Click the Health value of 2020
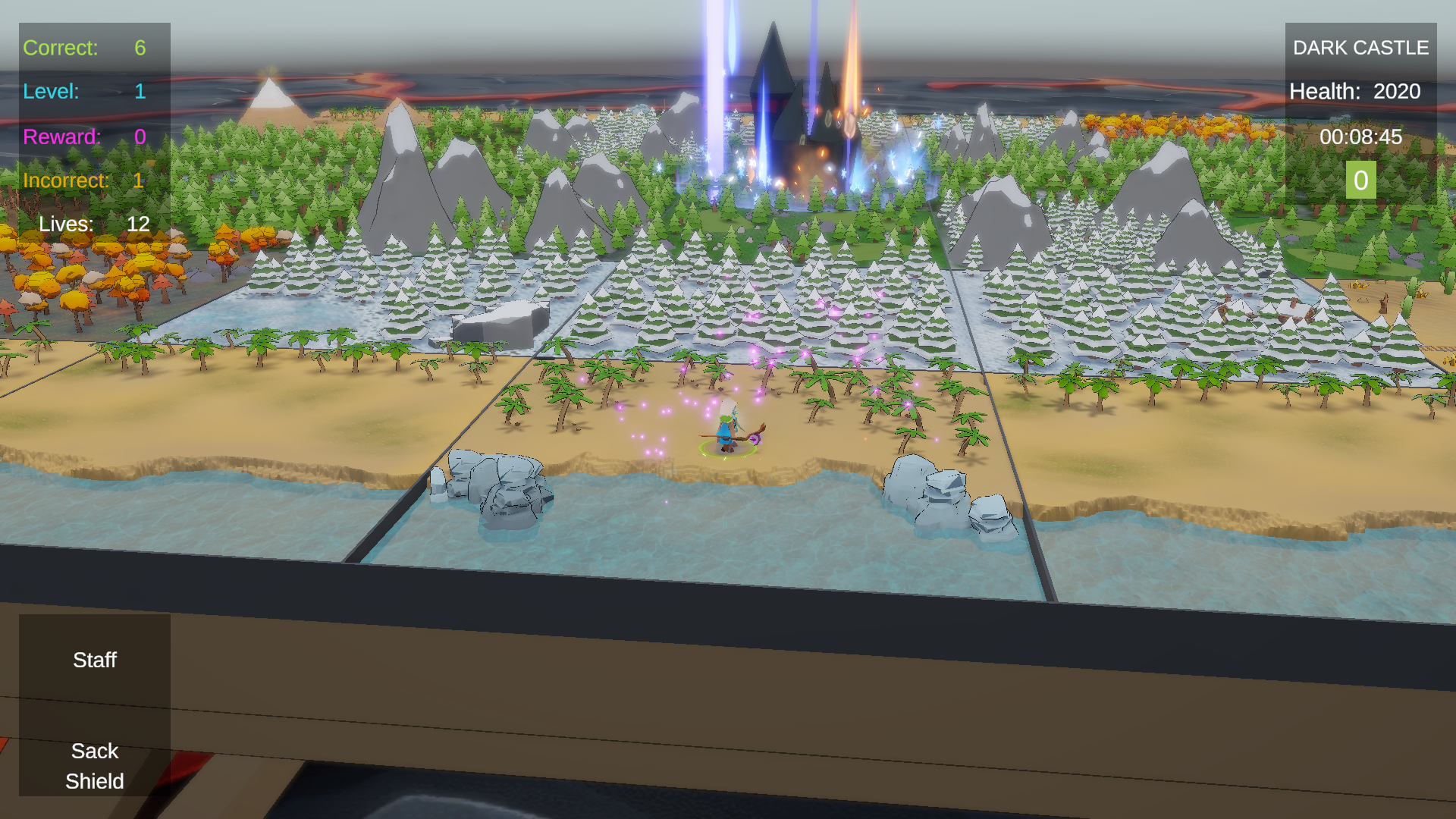 pyautogui.click(x=1397, y=91)
